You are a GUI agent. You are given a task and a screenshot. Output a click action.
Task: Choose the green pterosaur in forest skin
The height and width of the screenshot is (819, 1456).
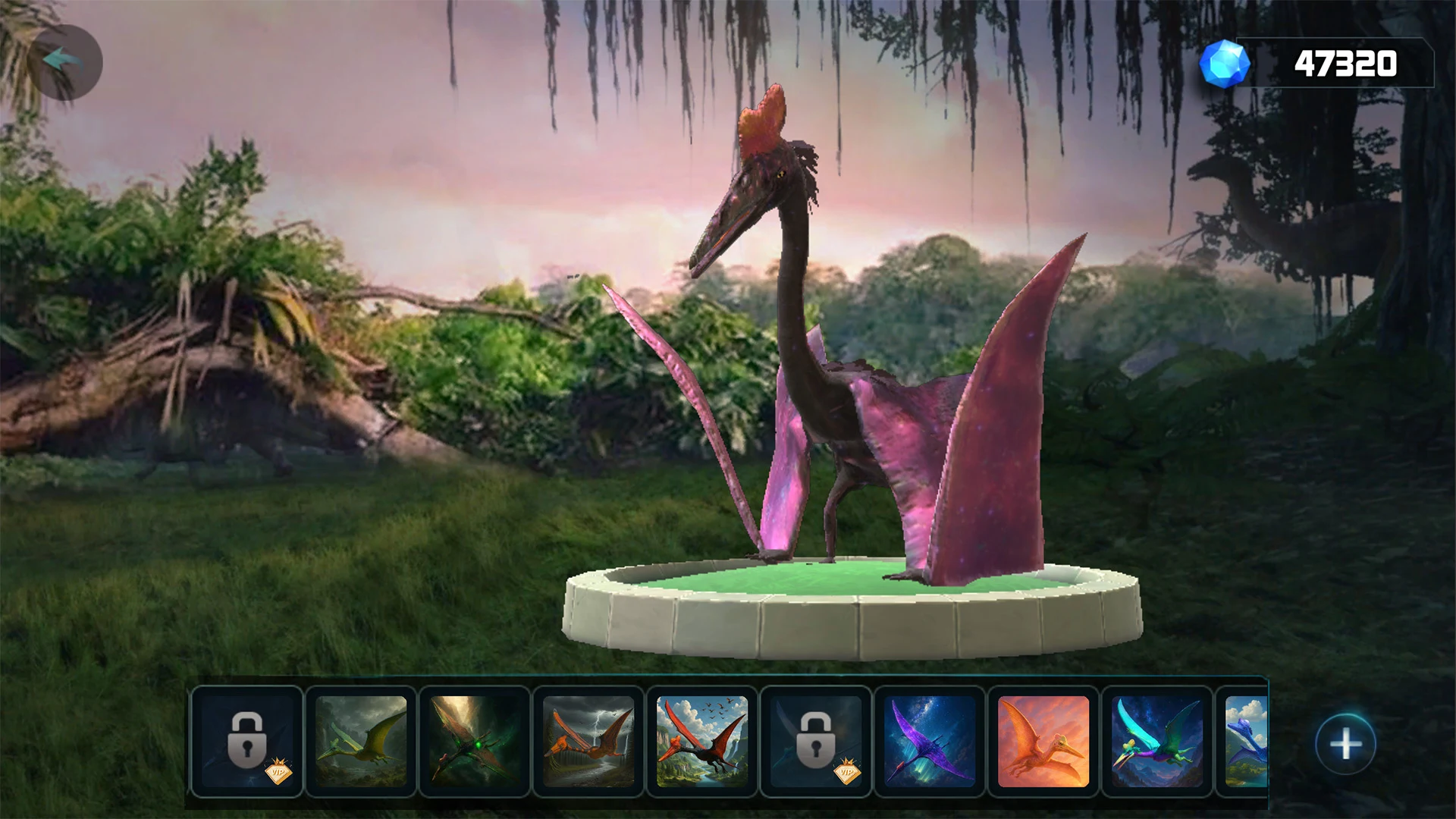tap(361, 742)
